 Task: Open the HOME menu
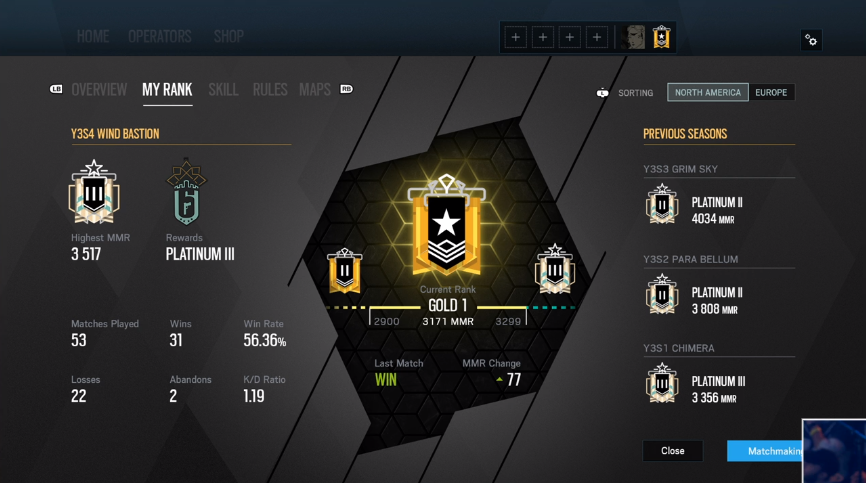coord(93,37)
